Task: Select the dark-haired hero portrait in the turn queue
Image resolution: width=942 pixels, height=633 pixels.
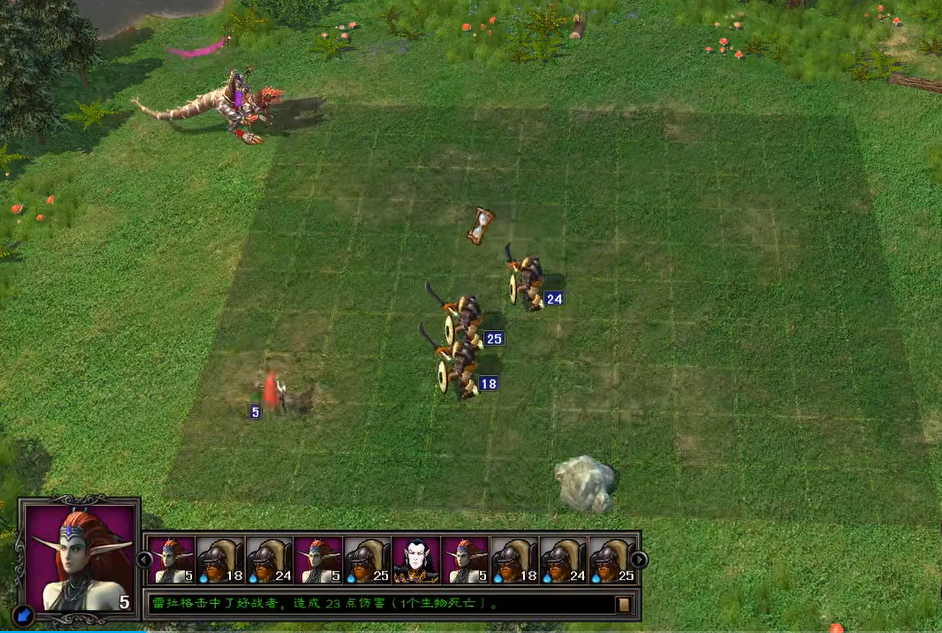Action: [416, 561]
